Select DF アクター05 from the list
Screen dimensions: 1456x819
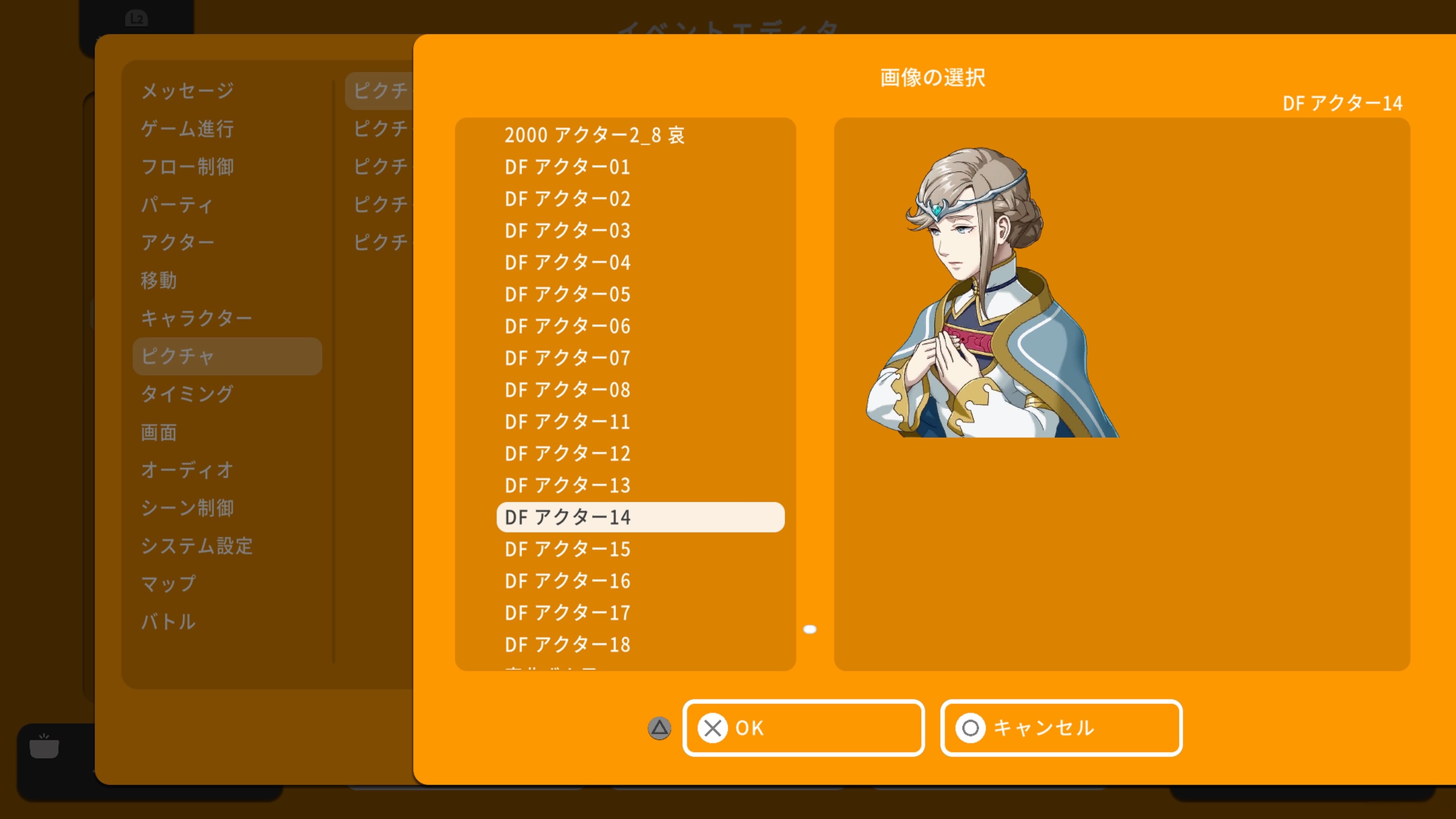click(x=567, y=294)
